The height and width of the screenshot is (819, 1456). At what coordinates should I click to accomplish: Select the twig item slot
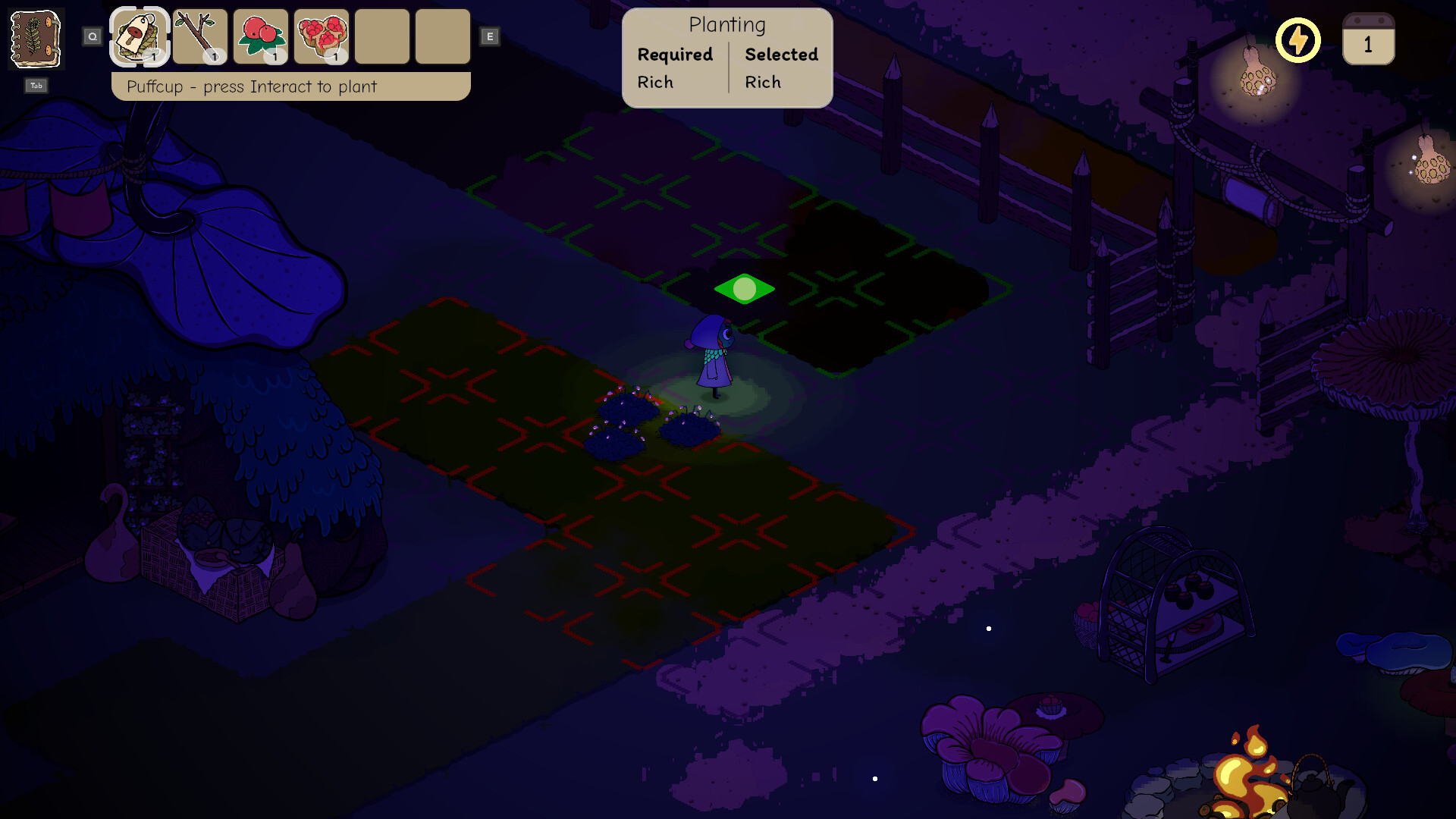point(199,36)
